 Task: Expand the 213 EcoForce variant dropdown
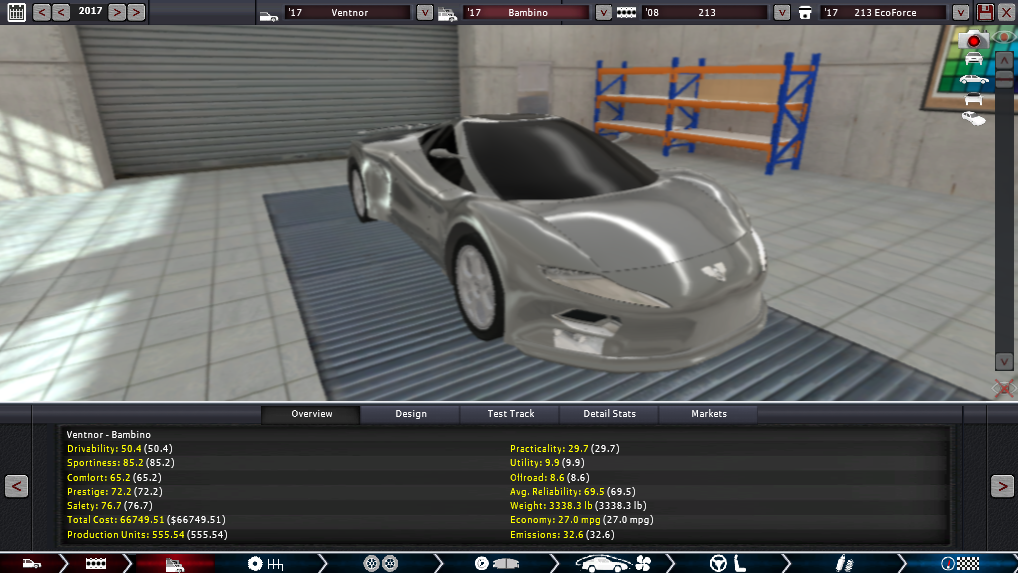(x=960, y=13)
